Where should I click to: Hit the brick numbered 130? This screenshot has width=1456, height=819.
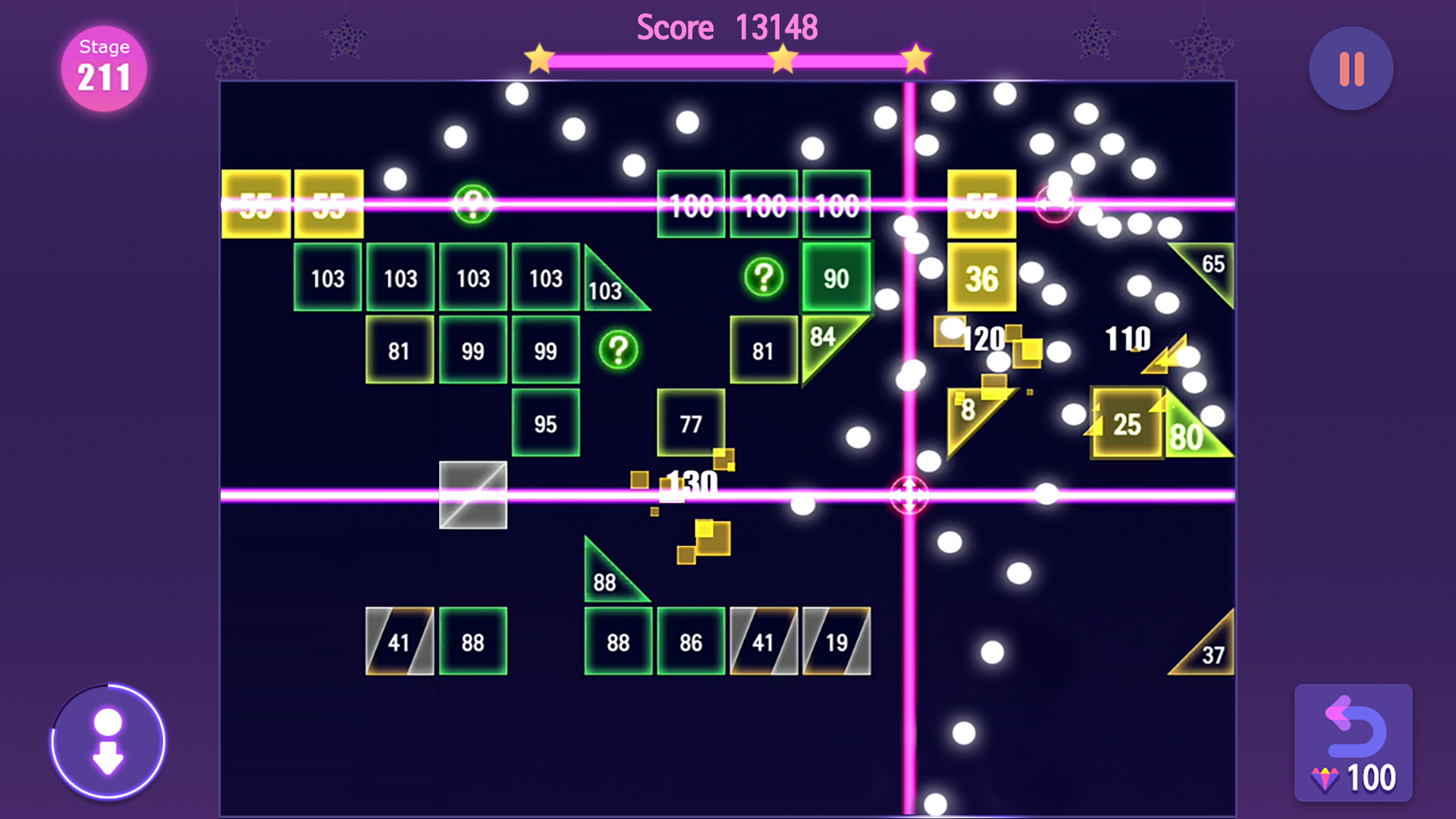click(x=692, y=482)
